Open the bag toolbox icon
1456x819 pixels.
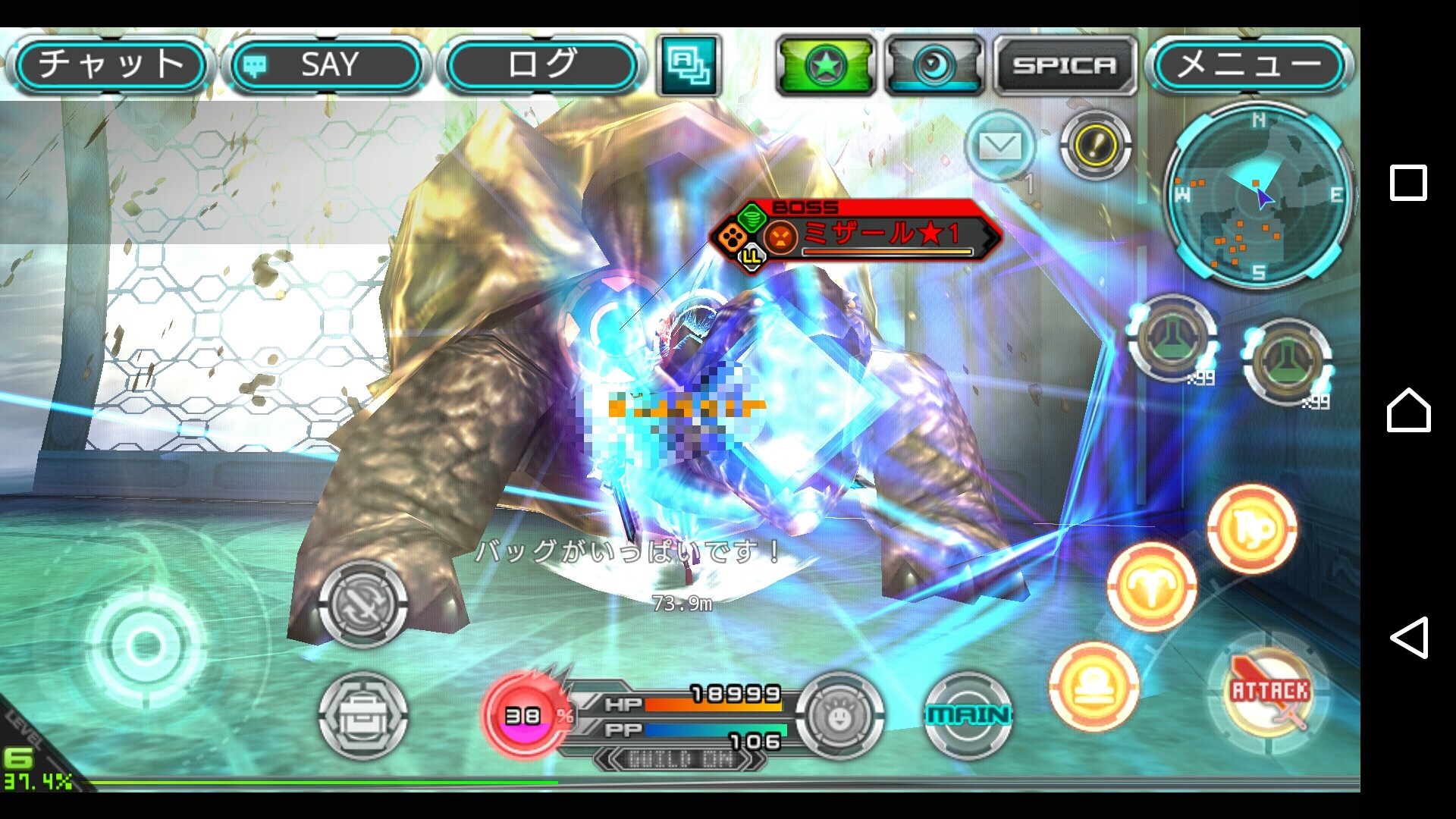pyautogui.click(x=362, y=715)
